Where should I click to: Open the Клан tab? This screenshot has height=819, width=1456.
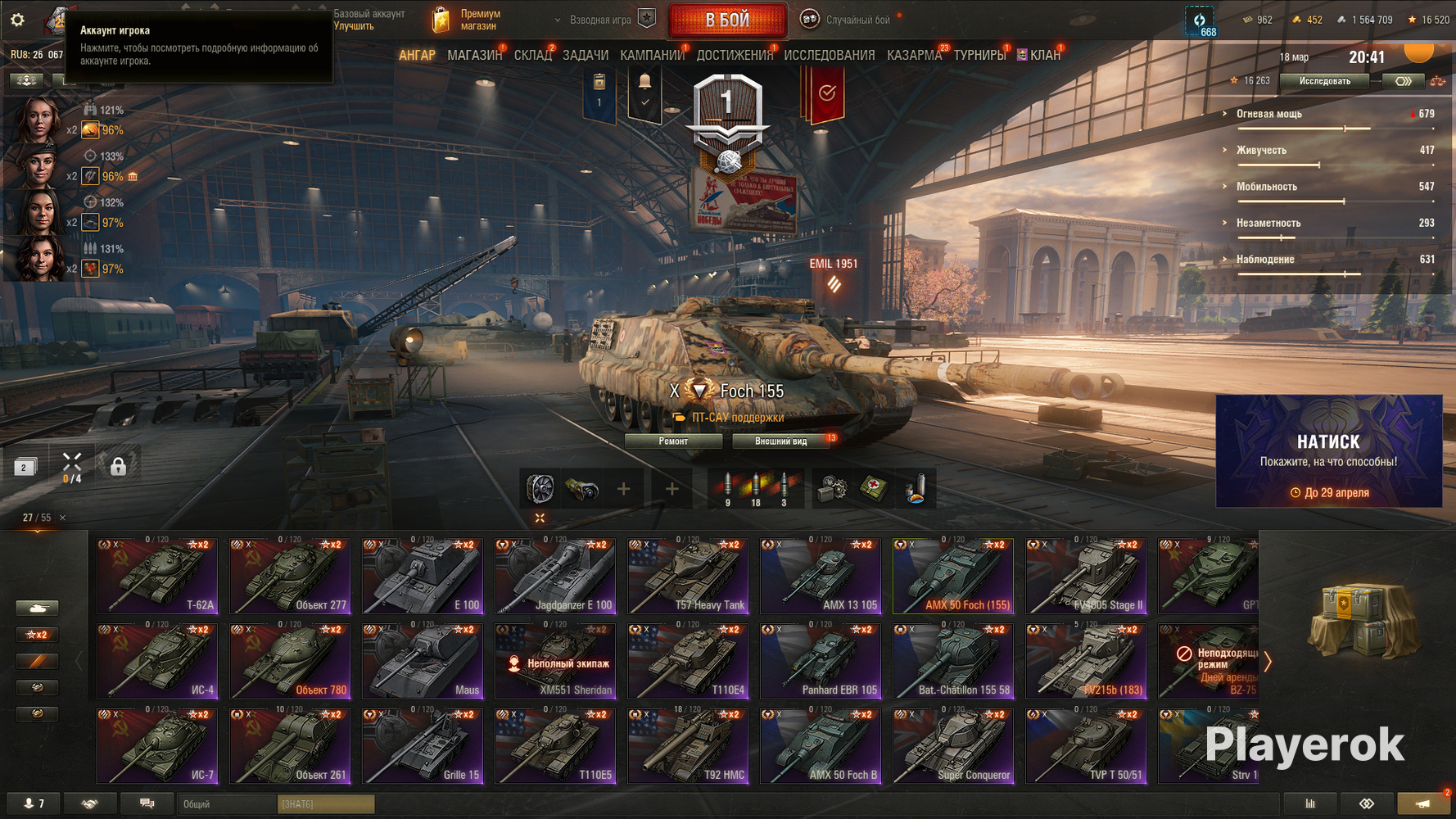(1044, 55)
